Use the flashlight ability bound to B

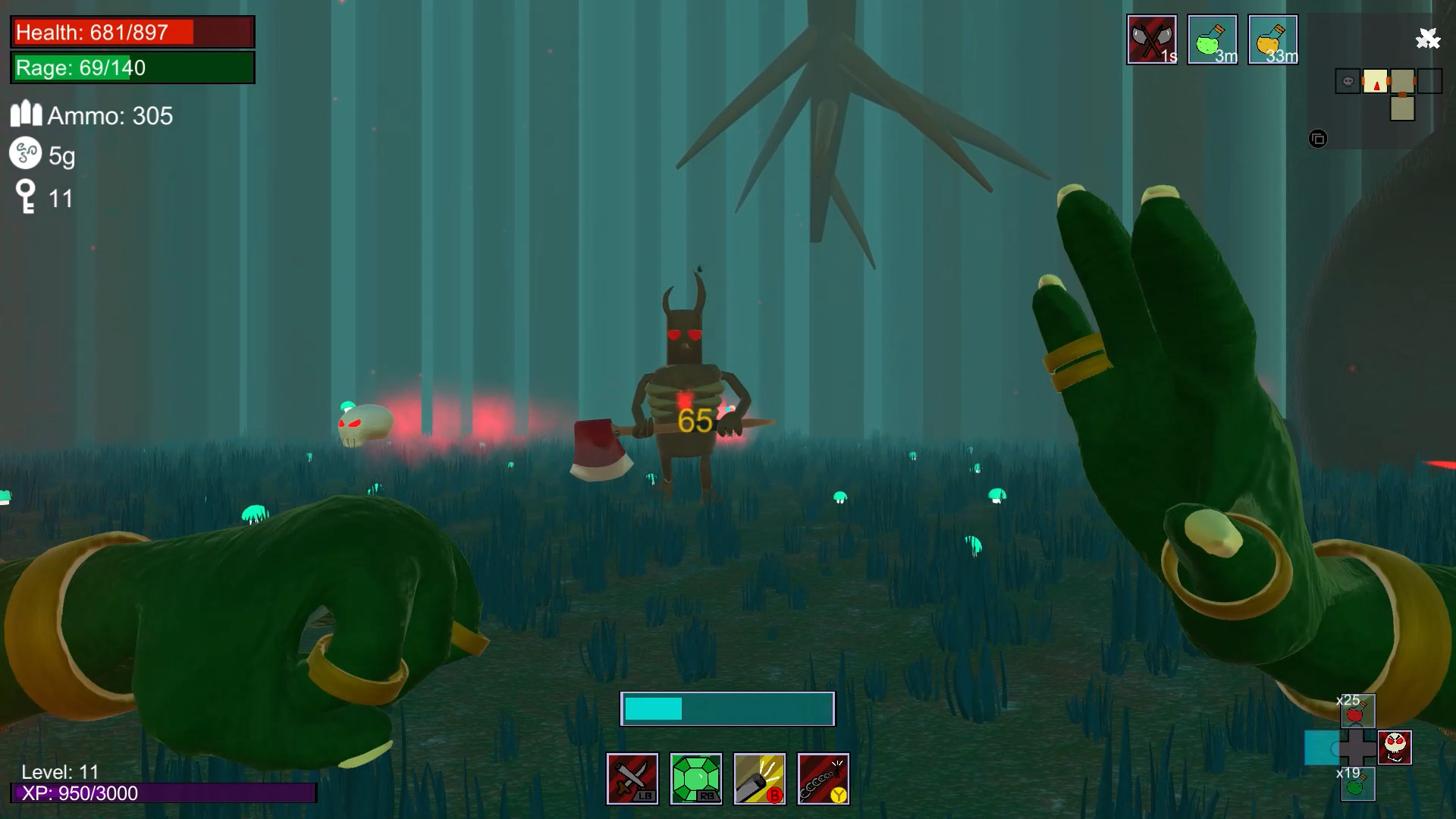(760, 778)
